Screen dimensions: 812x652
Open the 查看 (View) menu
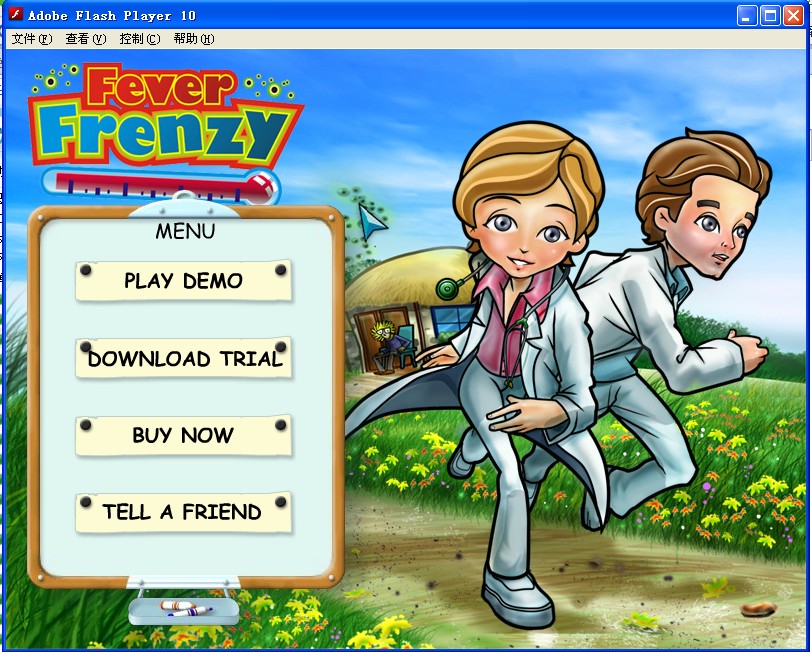tap(85, 39)
